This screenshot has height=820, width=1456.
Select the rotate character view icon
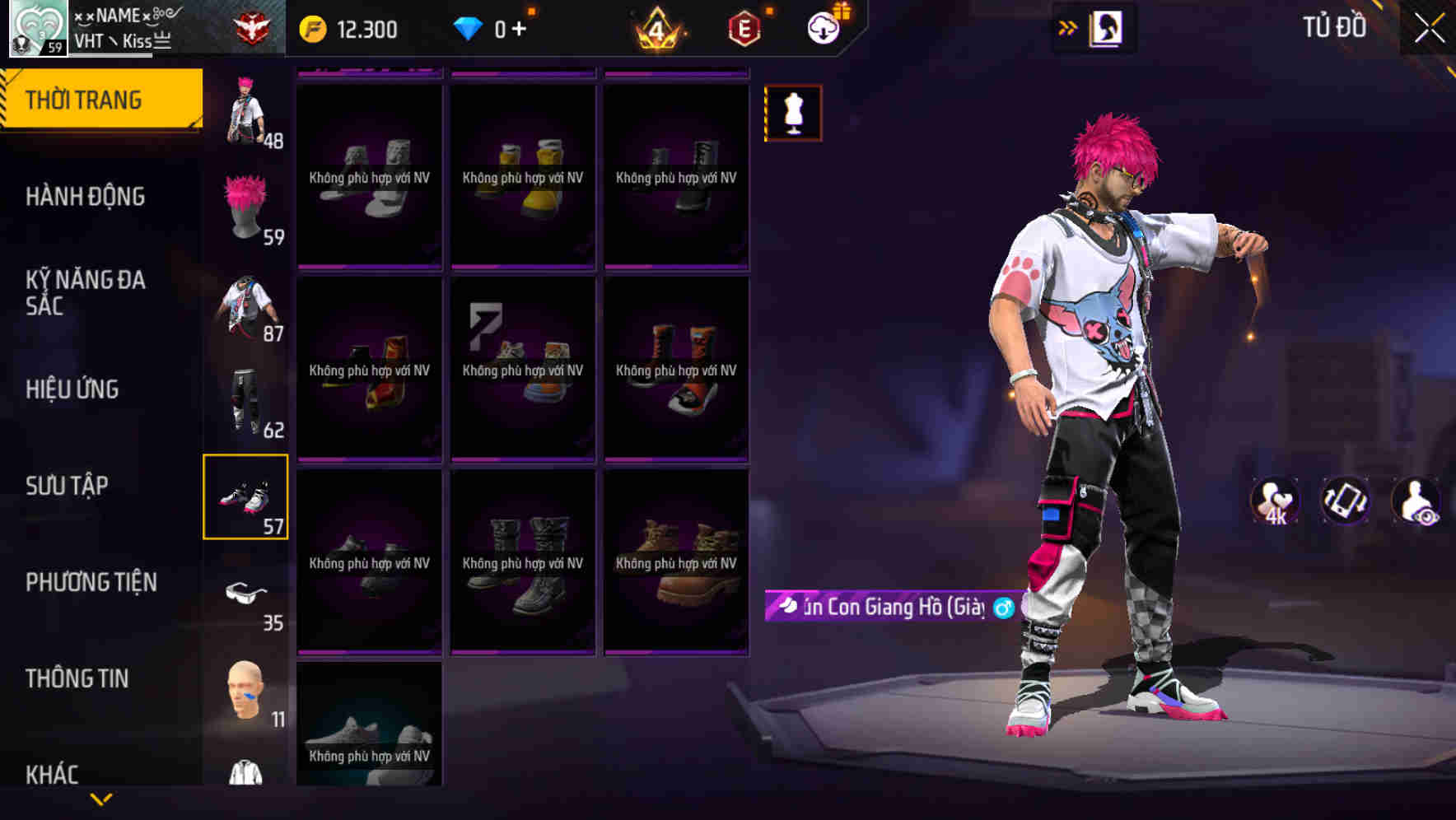click(1346, 501)
